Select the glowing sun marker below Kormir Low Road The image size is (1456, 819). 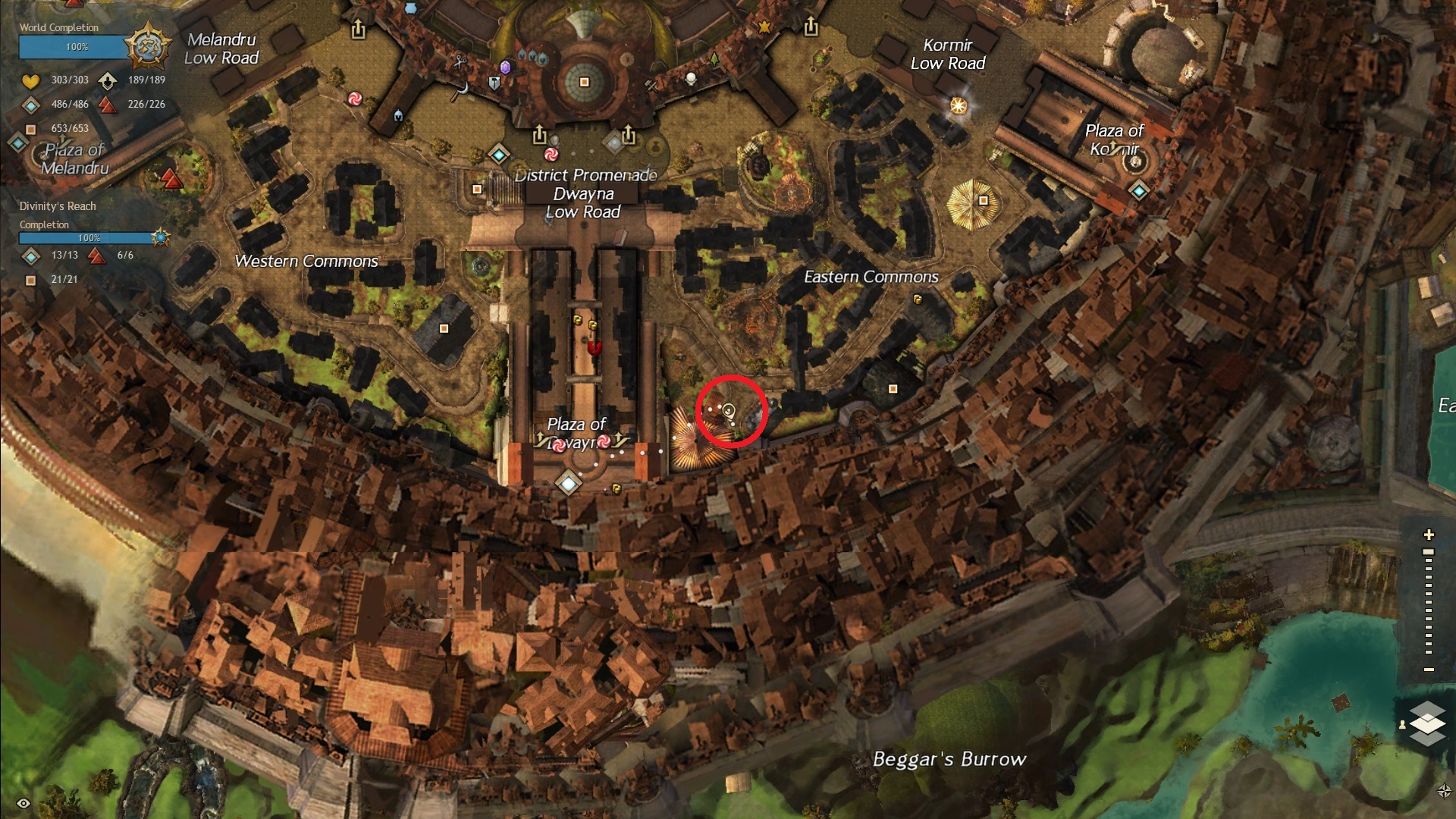click(x=959, y=105)
